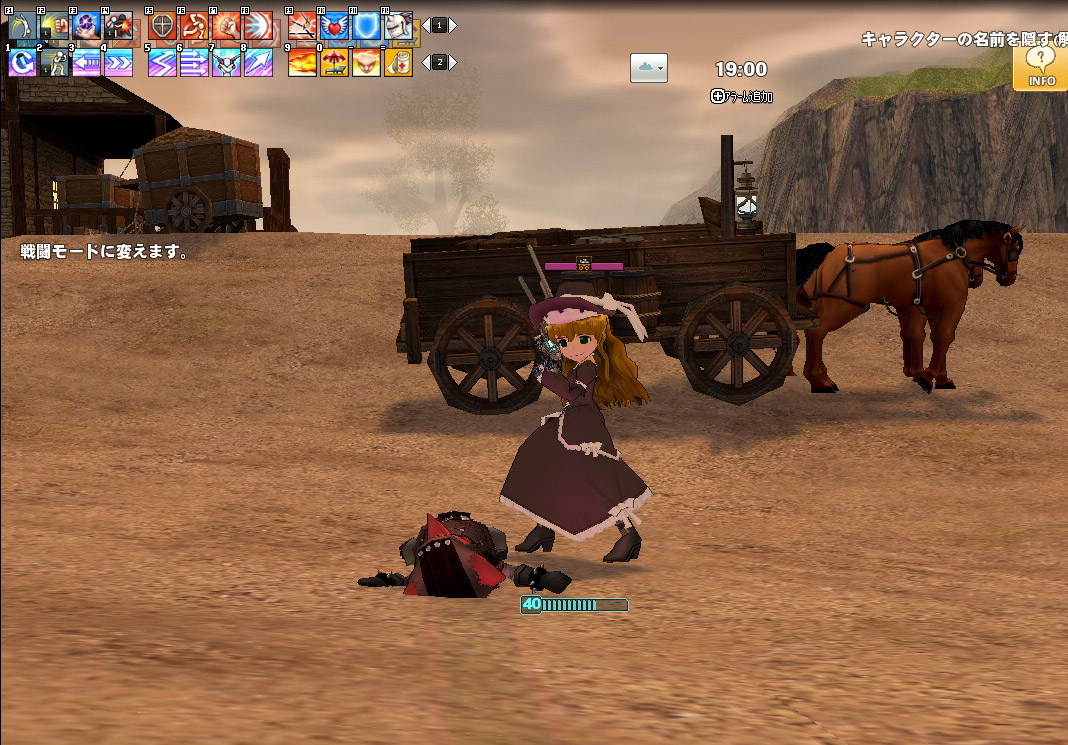Activate the blue circular arrow skill

[22, 63]
